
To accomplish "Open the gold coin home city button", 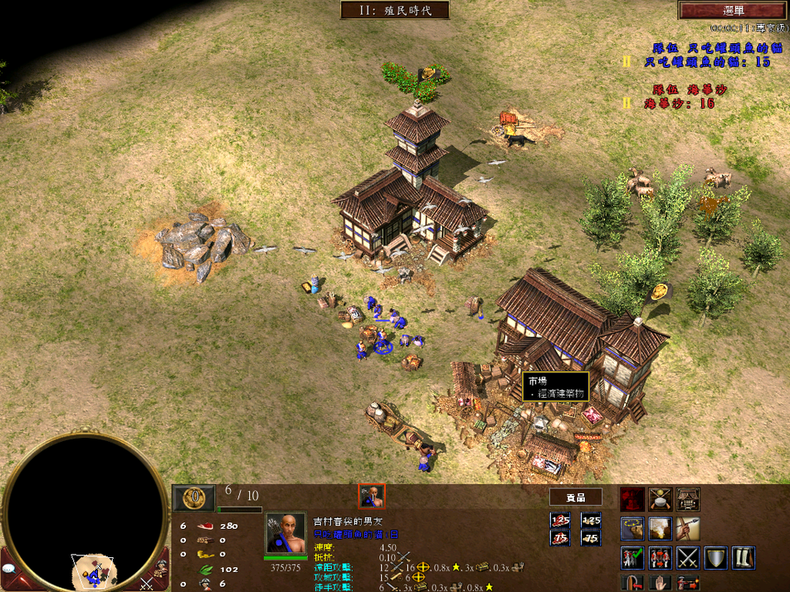I will coord(194,497).
